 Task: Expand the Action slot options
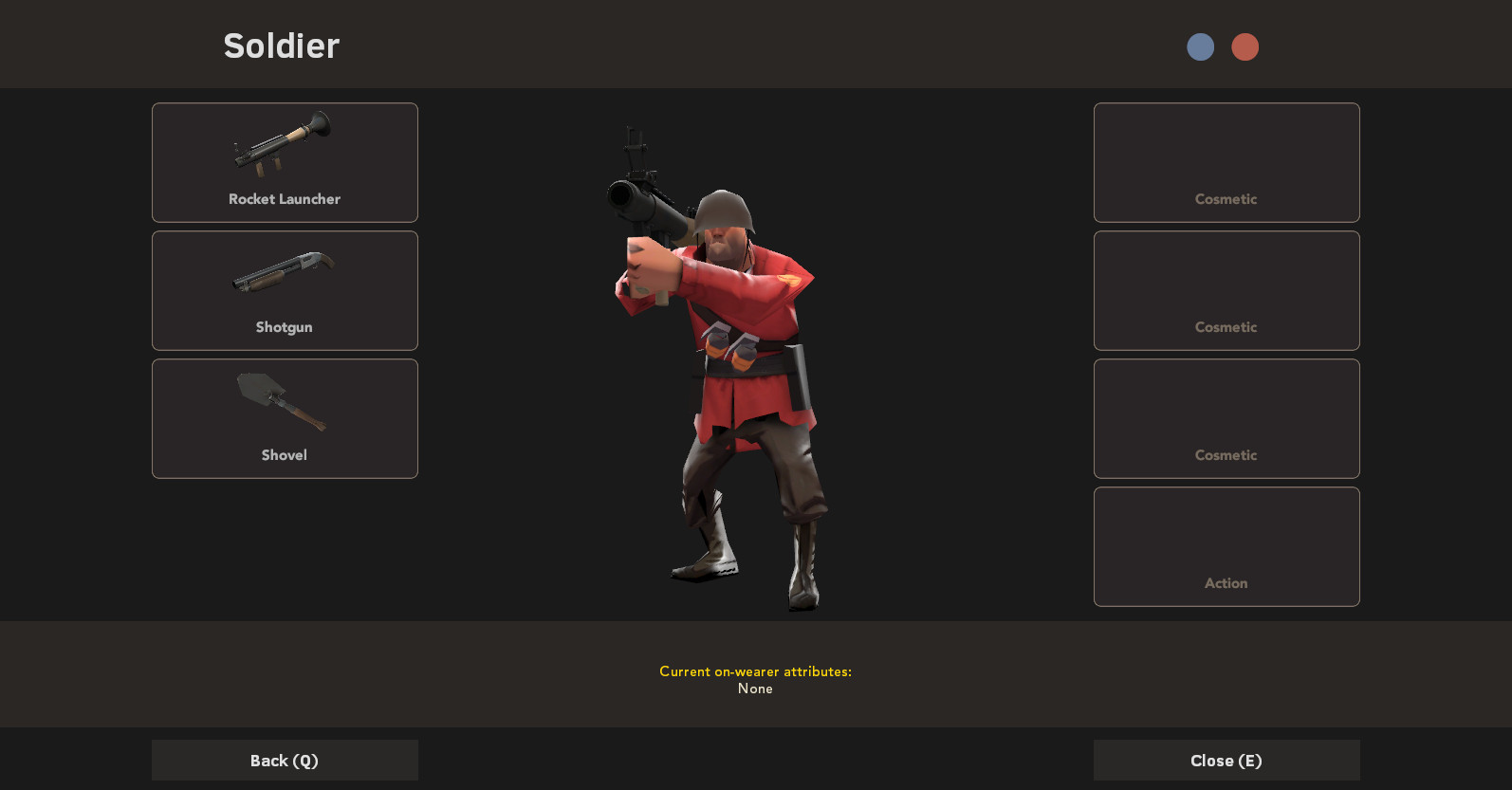(x=1226, y=546)
